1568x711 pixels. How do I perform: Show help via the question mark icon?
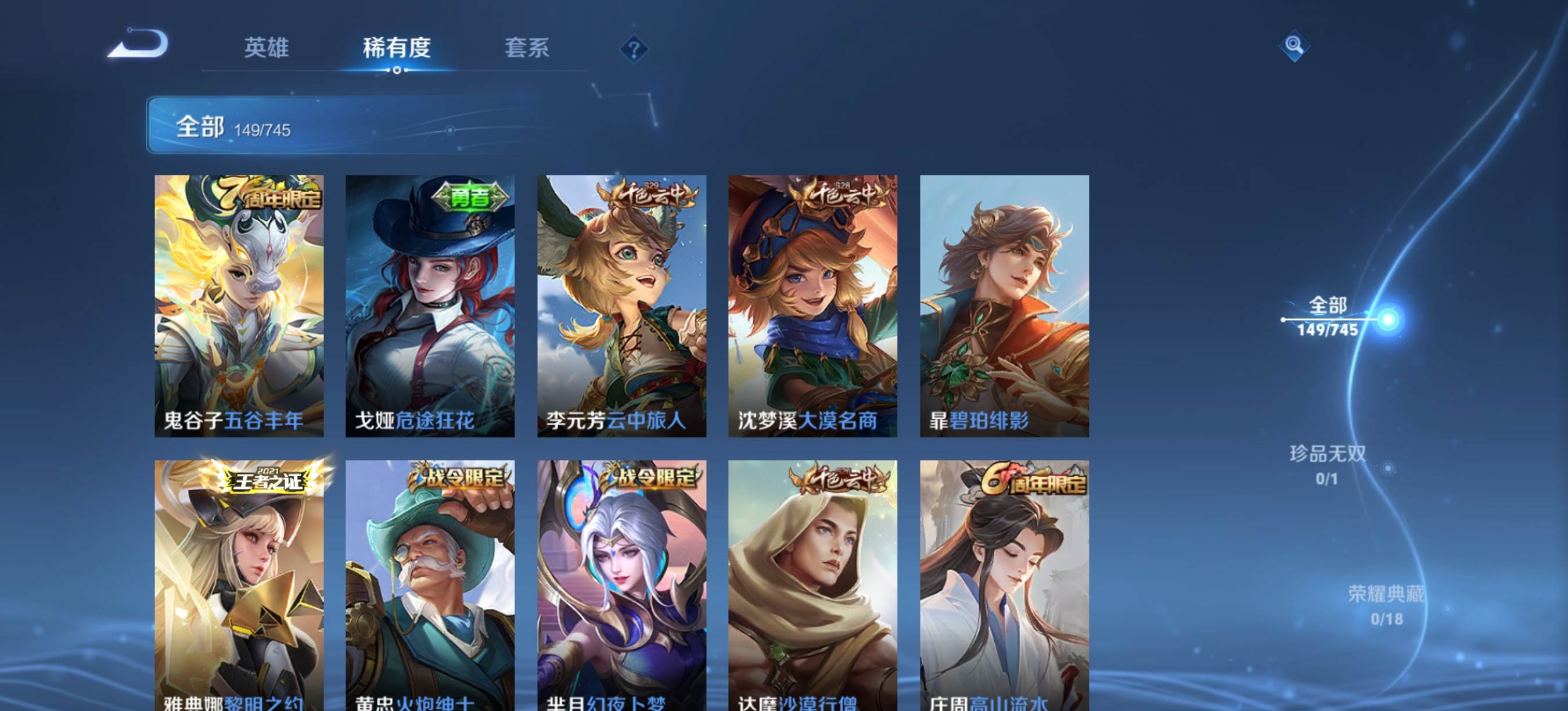click(x=634, y=49)
